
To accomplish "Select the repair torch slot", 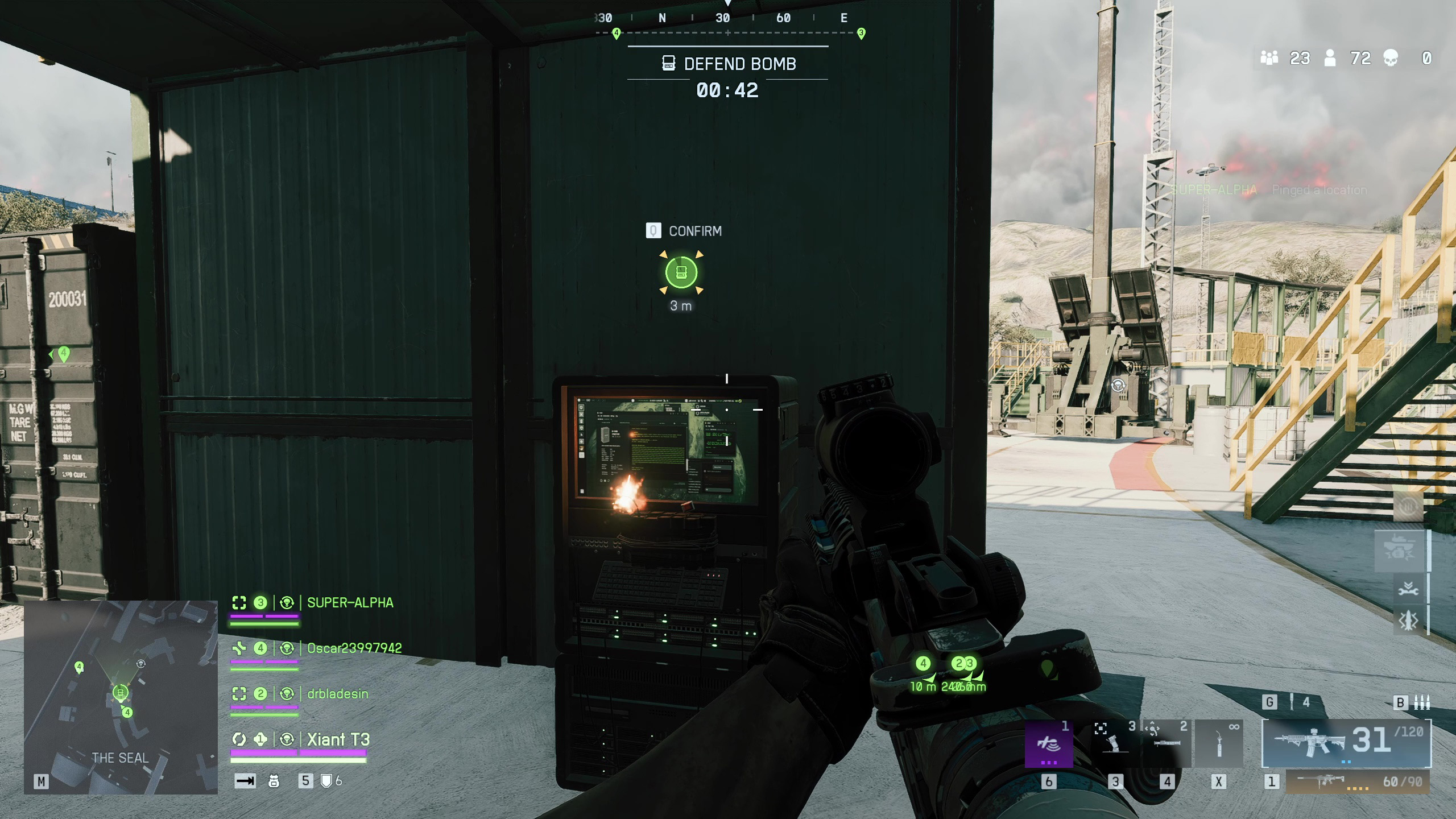I will (1219, 743).
